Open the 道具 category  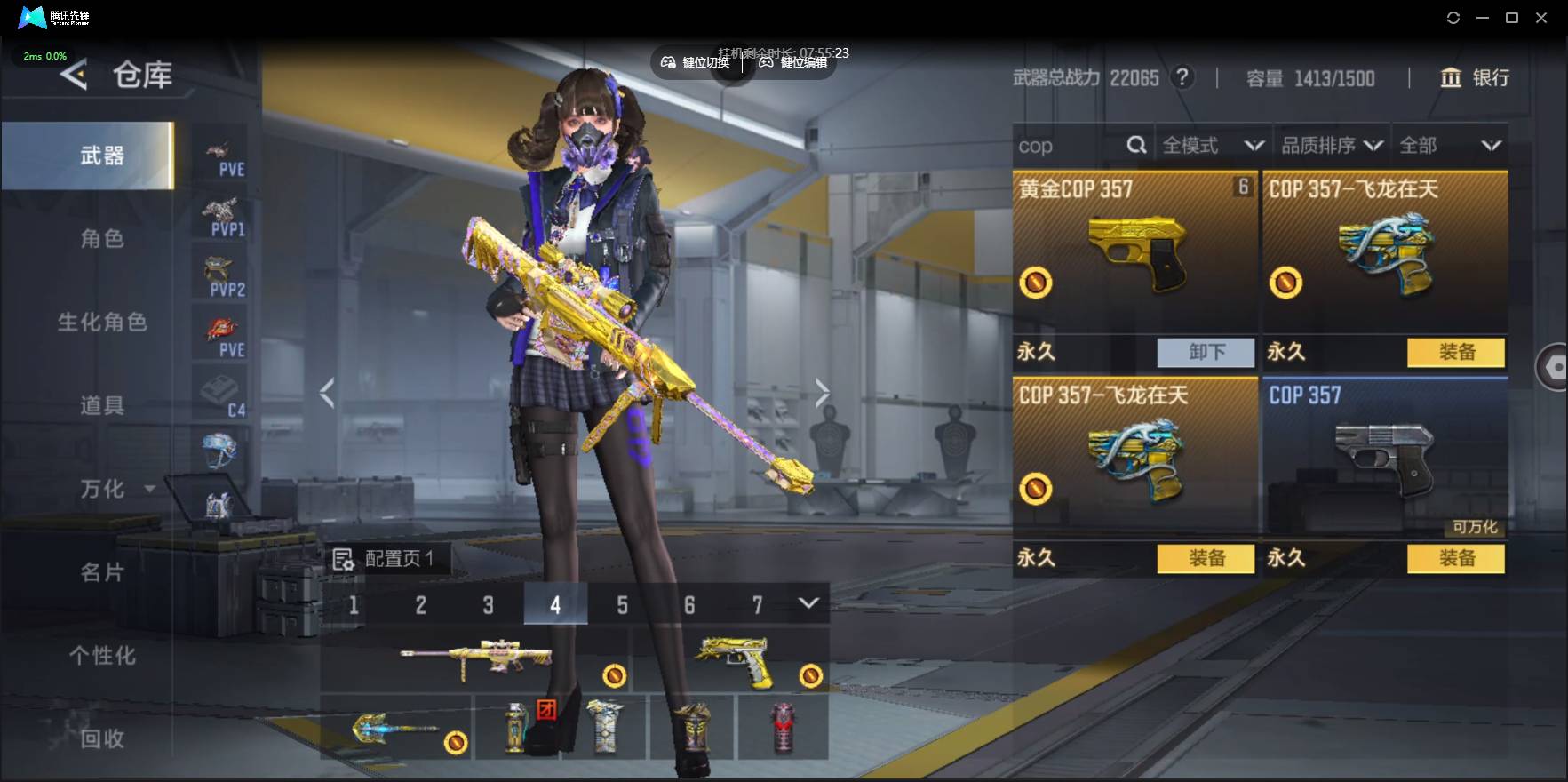(x=101, y=405)
